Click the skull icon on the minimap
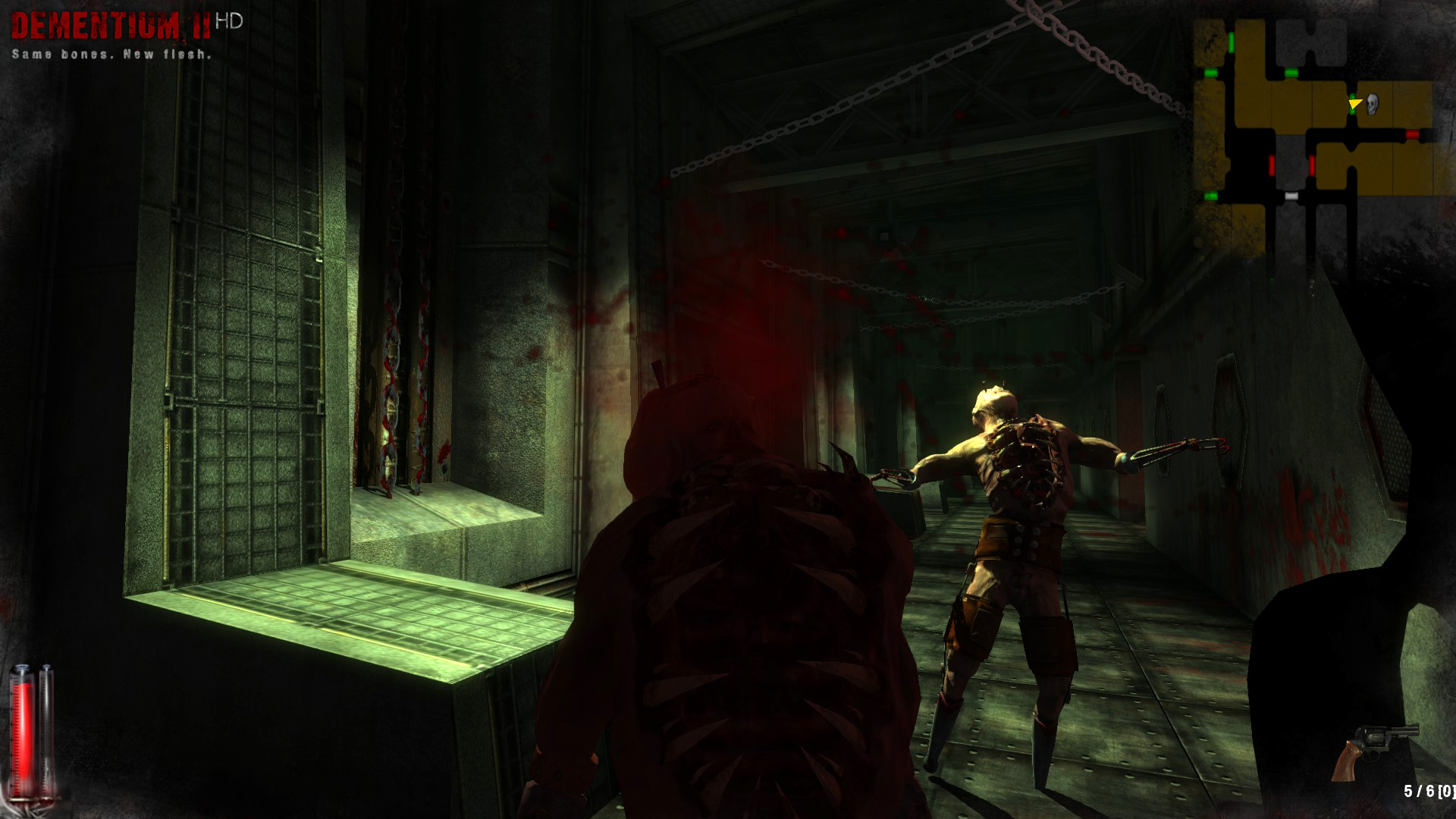Viewport: 1456px width, 819px height. pyautogui.click(x=1371, y=105)
